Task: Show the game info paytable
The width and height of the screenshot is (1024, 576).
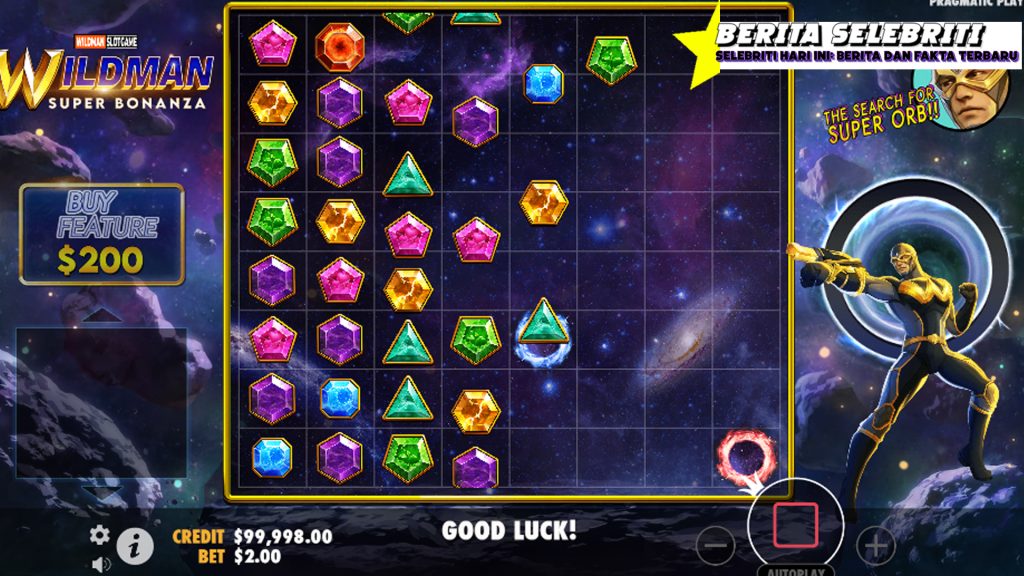Action: point(135,545)
